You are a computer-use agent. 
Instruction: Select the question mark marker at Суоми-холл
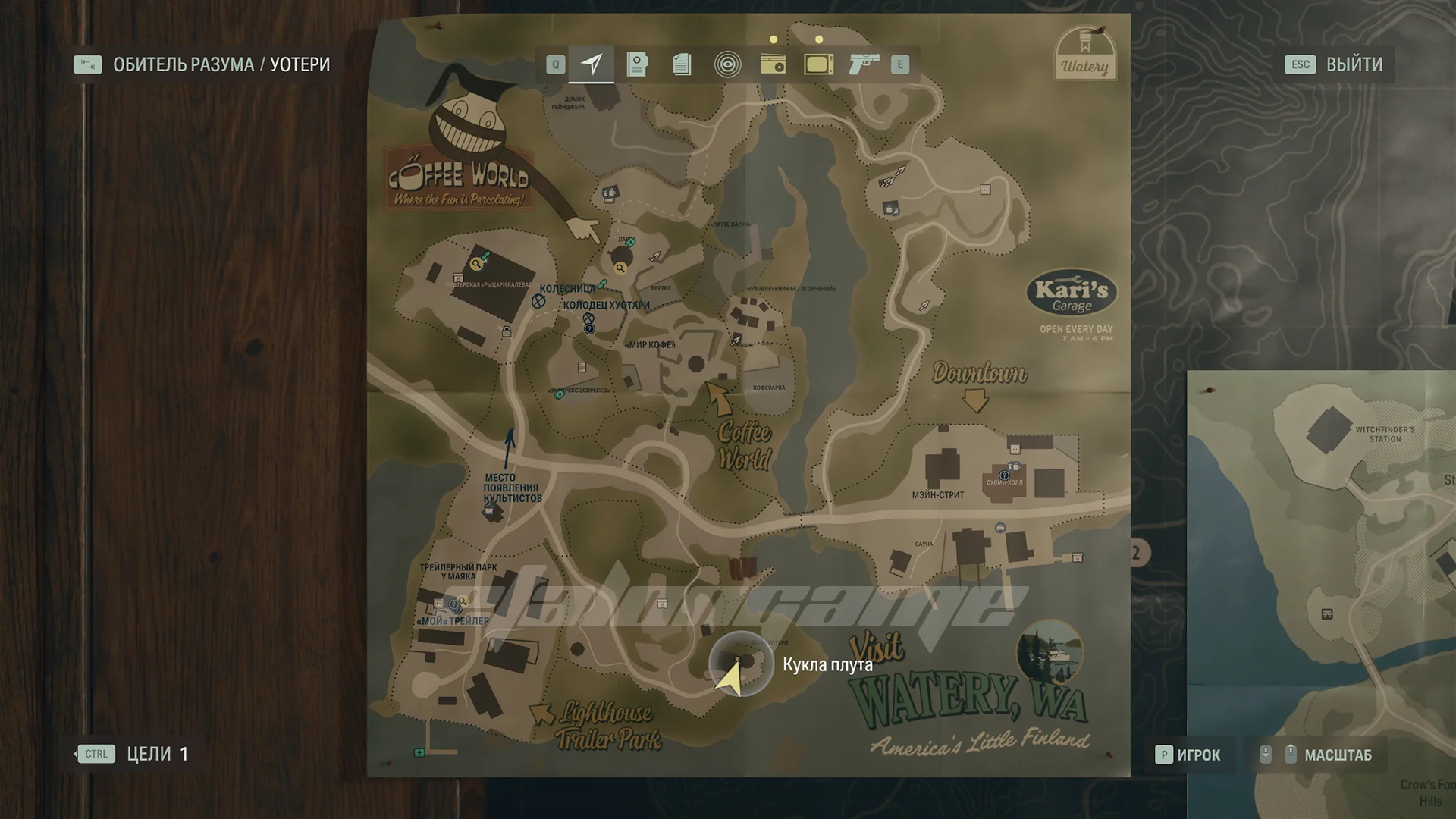[x=1004, y=475]
